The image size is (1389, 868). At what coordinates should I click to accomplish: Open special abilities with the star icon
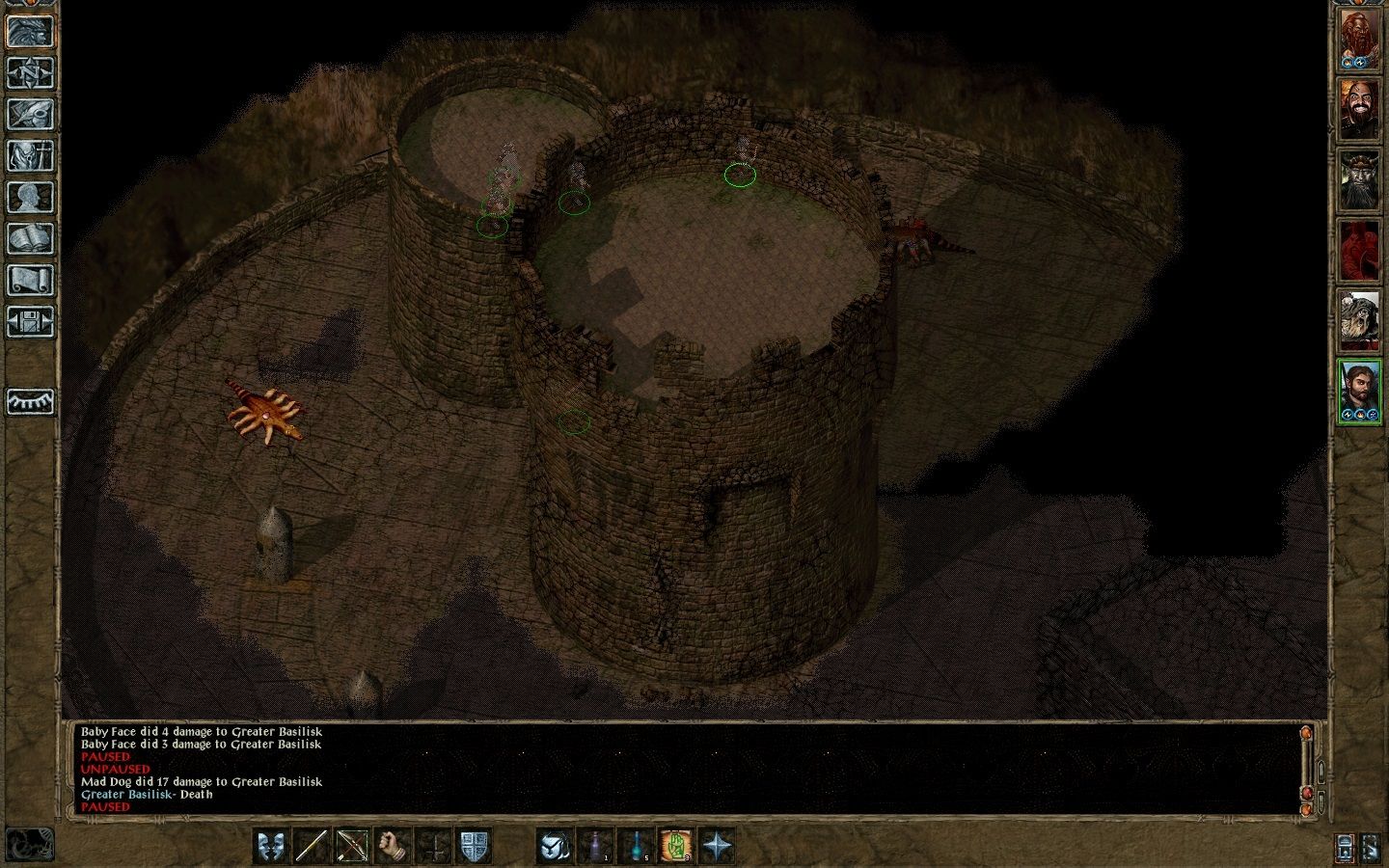coord(717,846)
